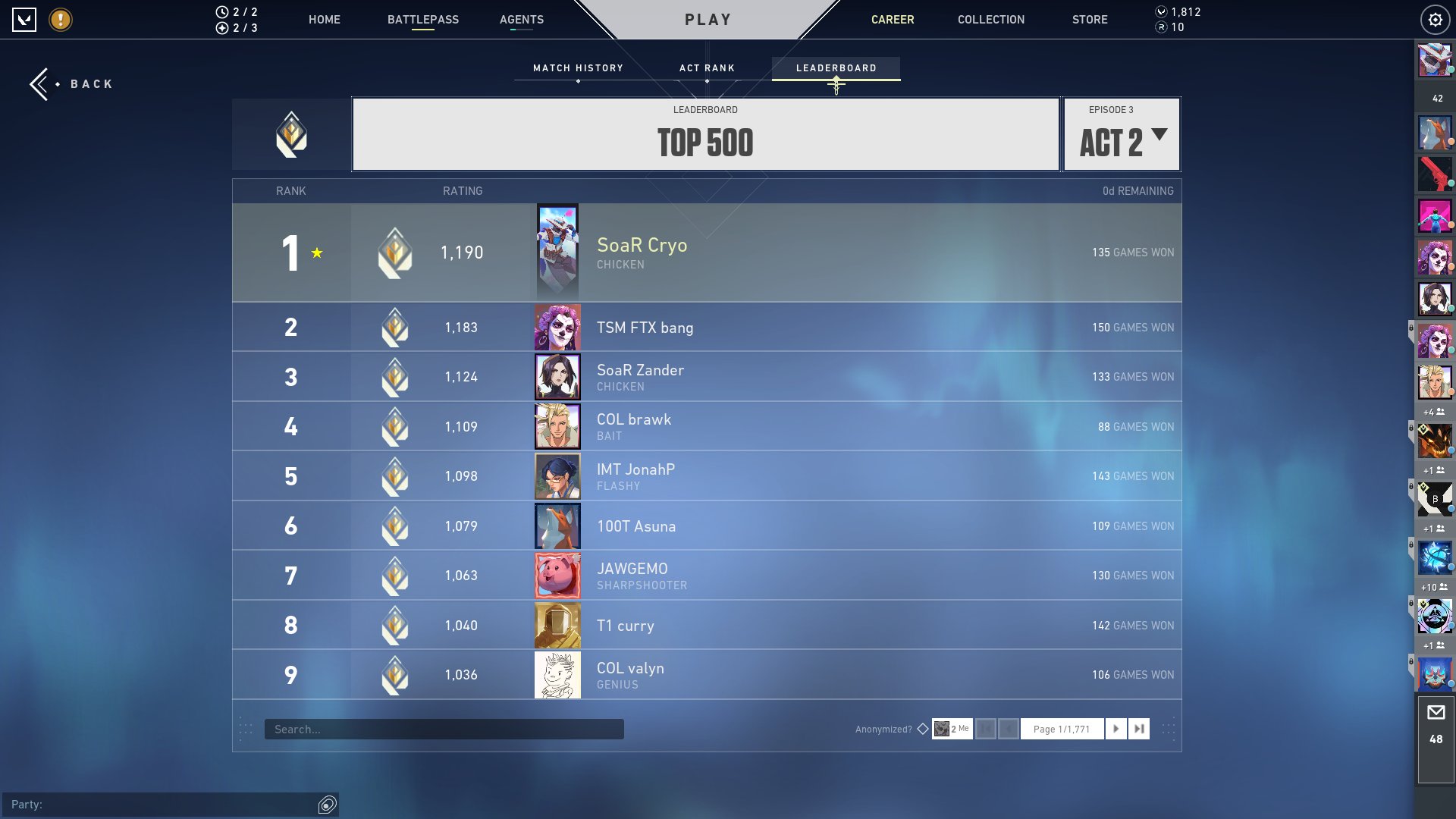
Task: Select the Me player count toggle
Action: coord(953,728)
